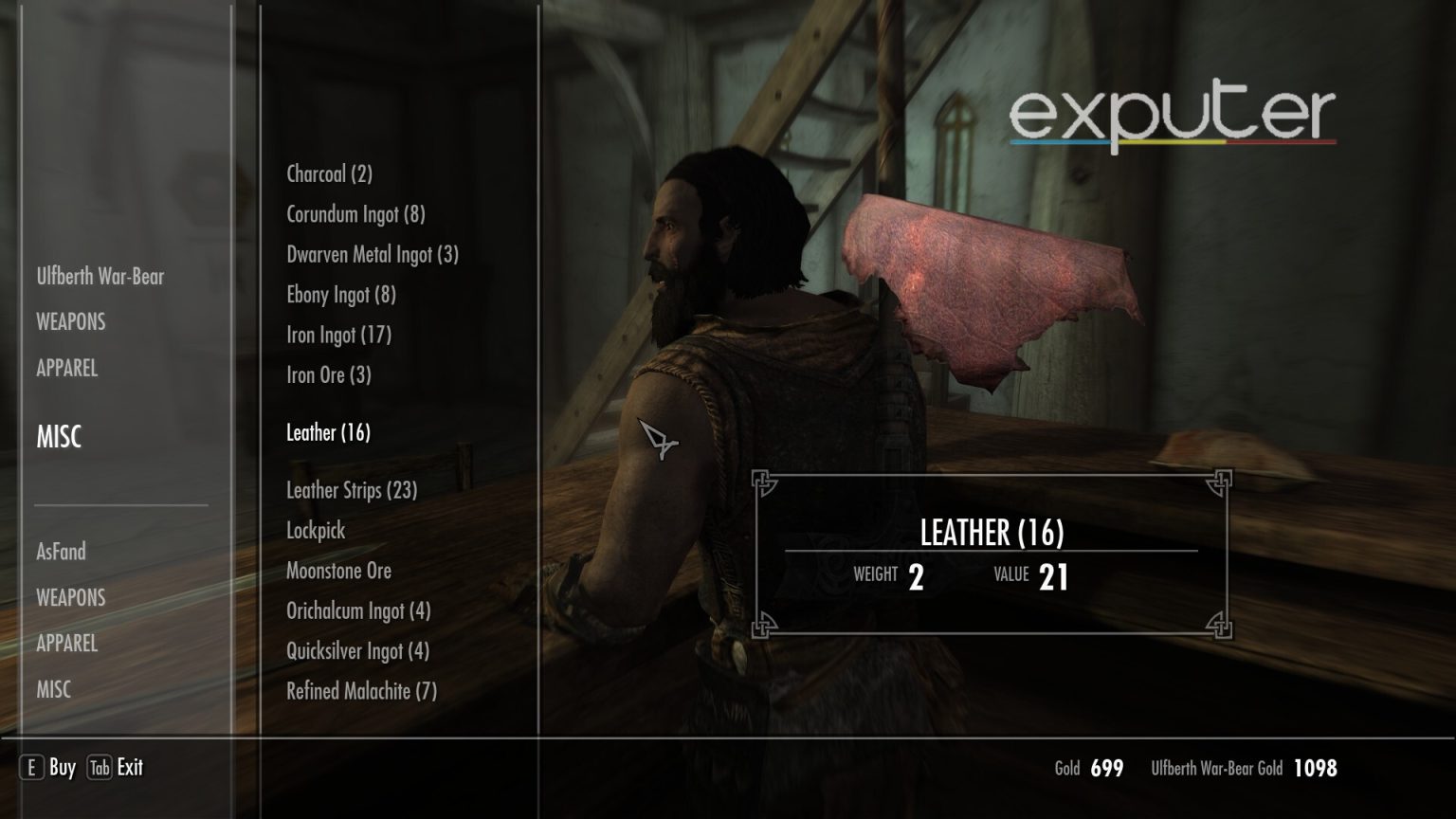
Task: Open Ulfberth War-Bear's Apparel category
Action: [x=67, y=368]
